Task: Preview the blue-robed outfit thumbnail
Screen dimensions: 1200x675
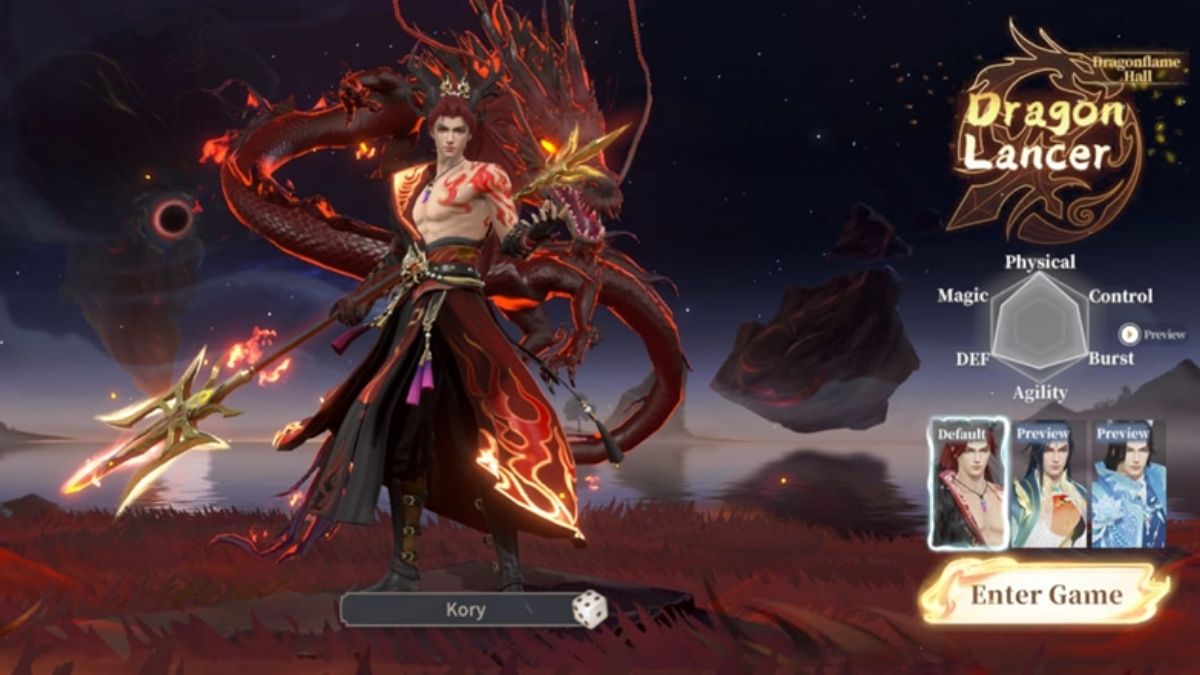Action: [1128, 485]
